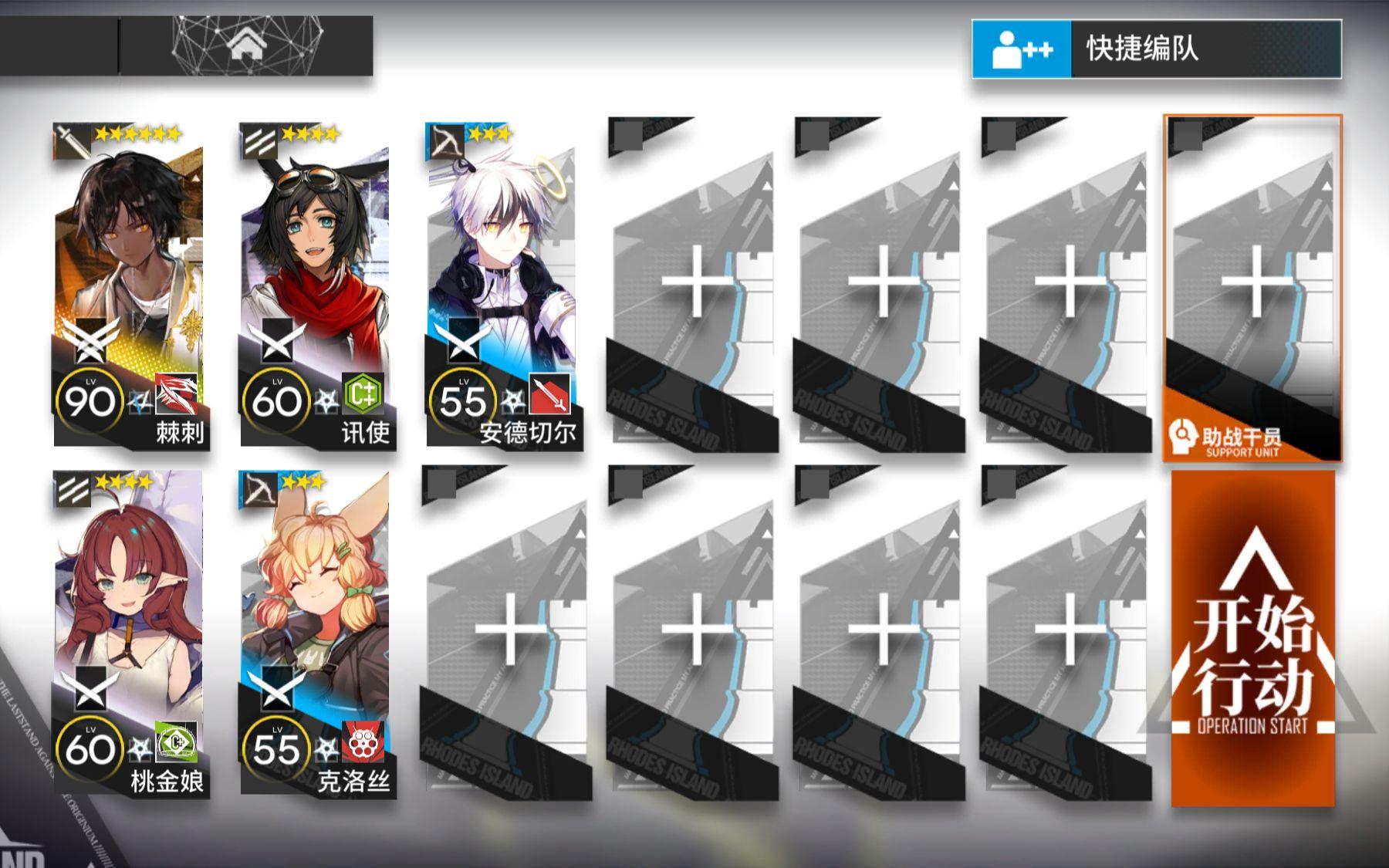The image size is (1389, 868).
Task: Open the 快捷编队 quick formation menu
Action: pyautogui.click(x=1142, y=48)
